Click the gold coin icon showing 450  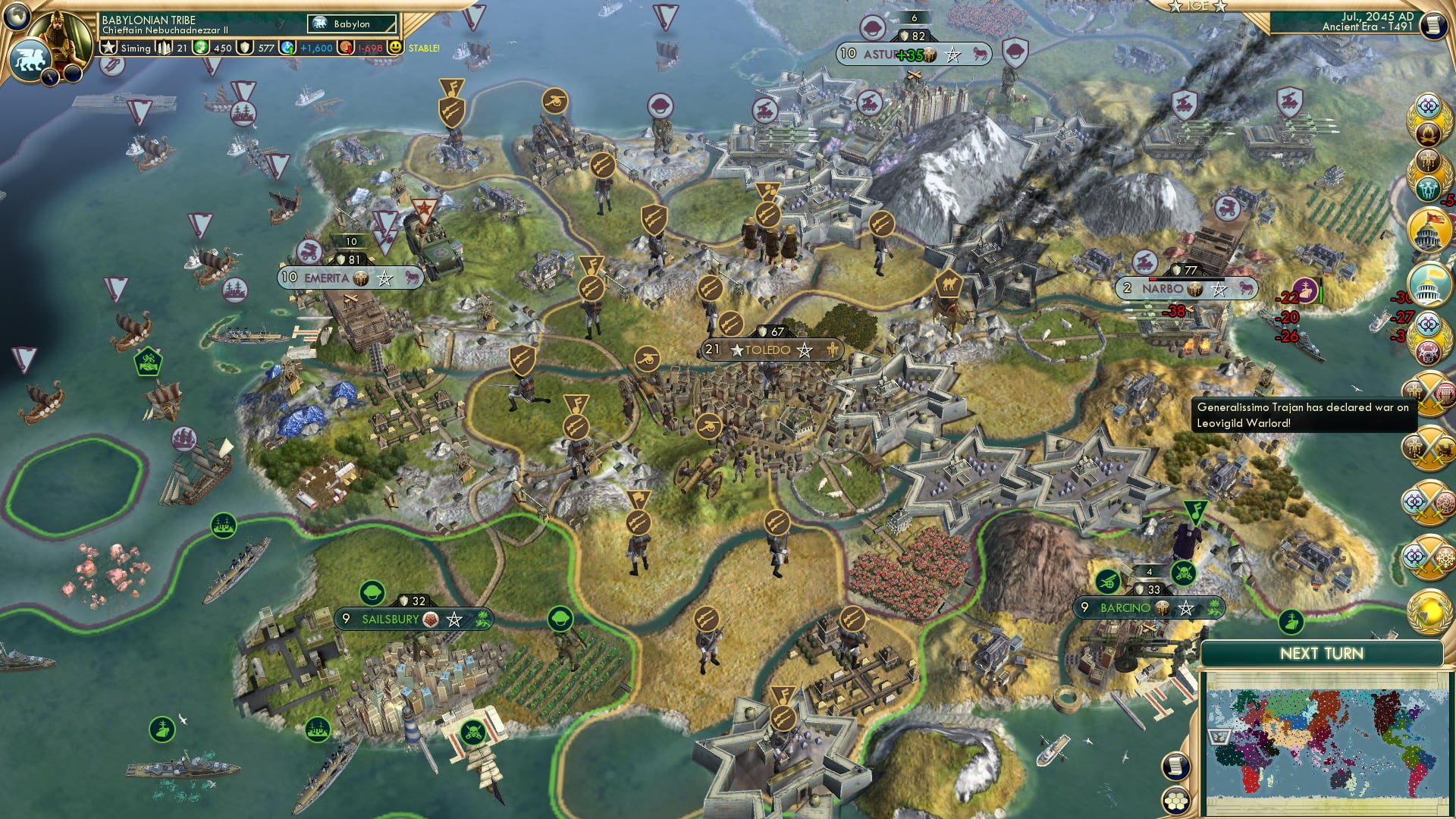pyautogui.click(x=199, y=48)
